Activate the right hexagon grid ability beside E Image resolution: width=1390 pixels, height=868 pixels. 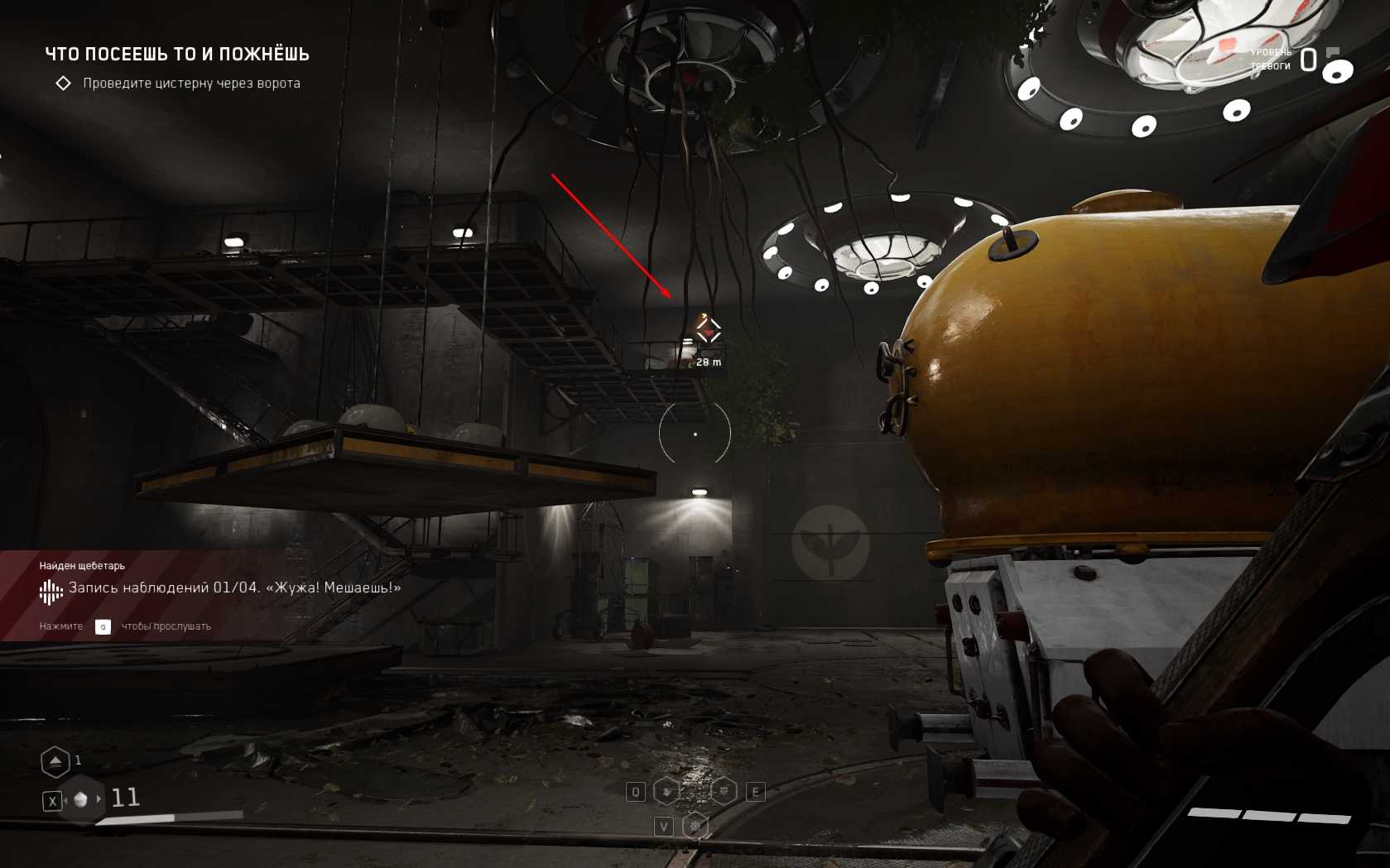pyautogui.click(x=724, y=792)
